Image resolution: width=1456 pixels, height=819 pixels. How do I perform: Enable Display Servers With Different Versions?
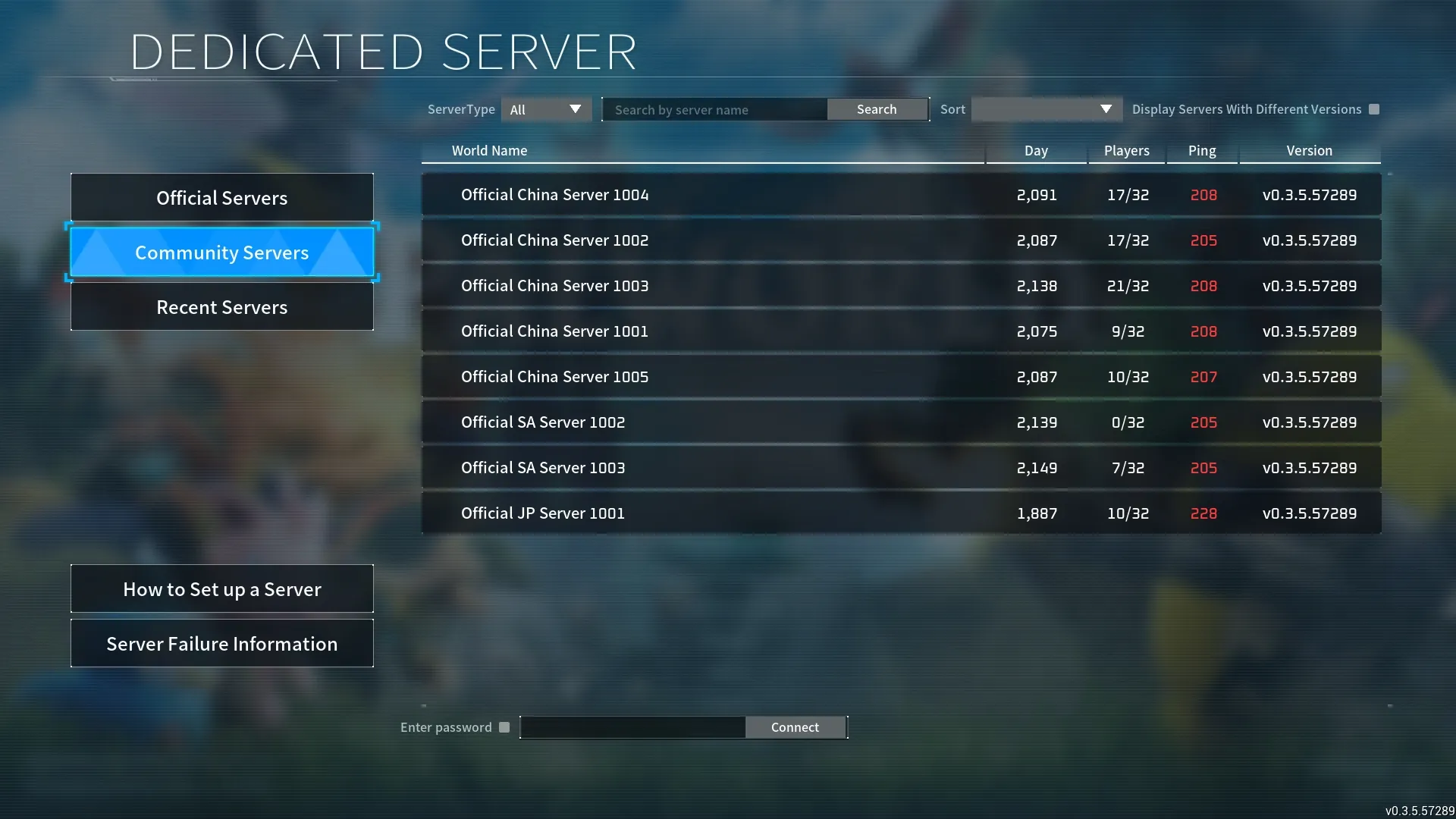(x=1373, y=109)
